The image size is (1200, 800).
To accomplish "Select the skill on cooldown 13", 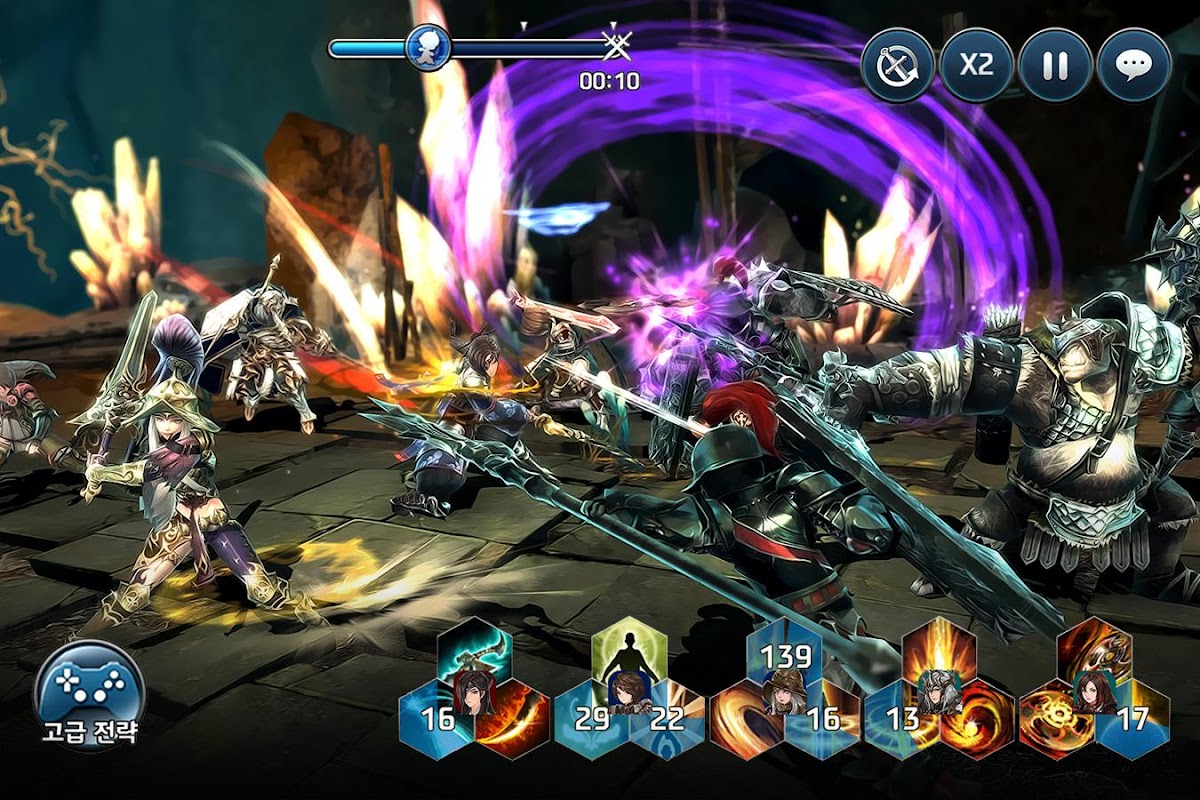I will click(x=901, y=720).
